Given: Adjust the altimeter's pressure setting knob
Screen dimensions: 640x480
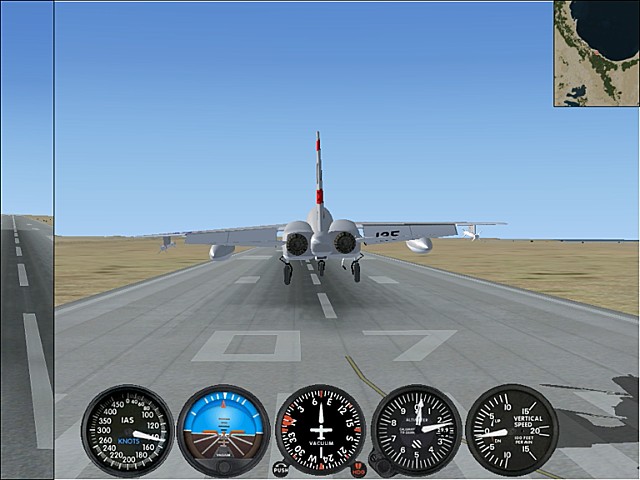Looking at the screenshot, I should [378, 466].
